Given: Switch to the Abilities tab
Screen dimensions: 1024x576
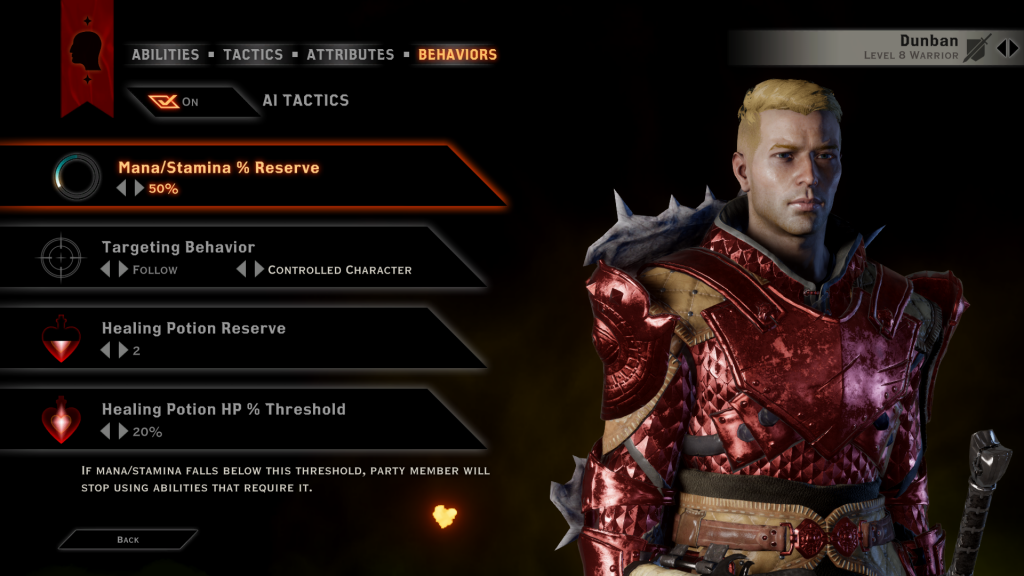Looking at the screenshot, I should [165, 55].
